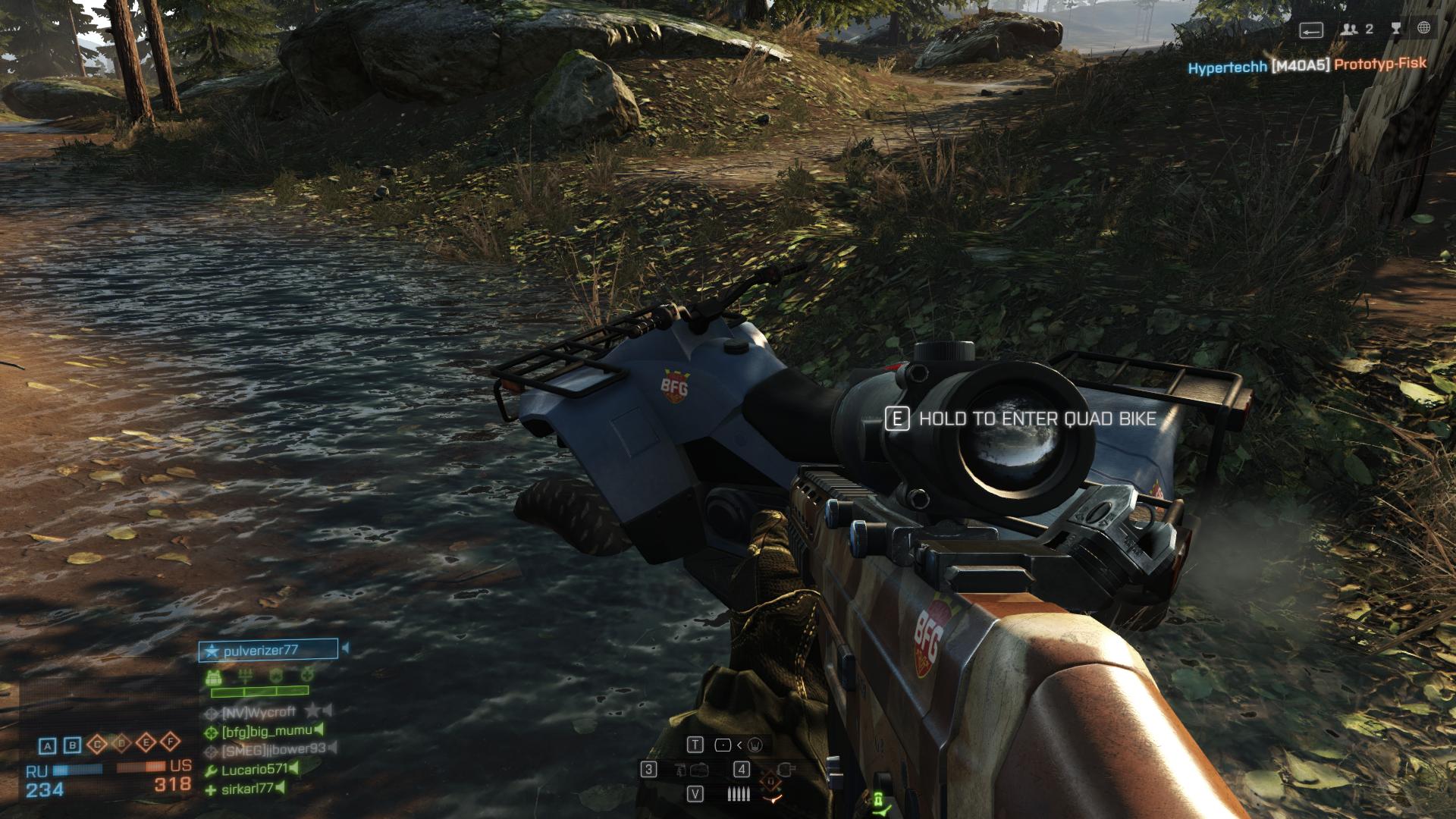
Task: Click the bullets fire mode icon
Action: [x=739, y=794]
